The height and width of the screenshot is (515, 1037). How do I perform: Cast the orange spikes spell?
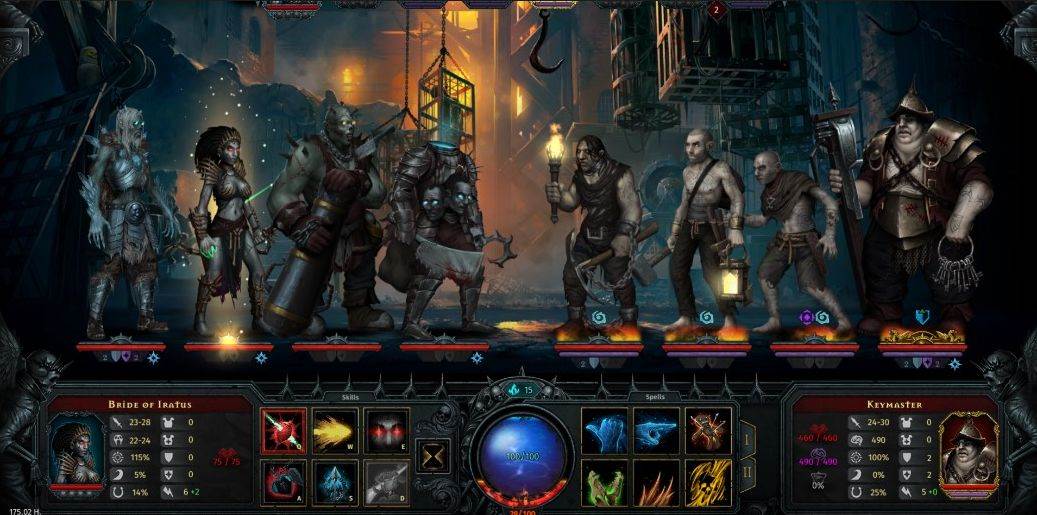click(x=656, y=482)
